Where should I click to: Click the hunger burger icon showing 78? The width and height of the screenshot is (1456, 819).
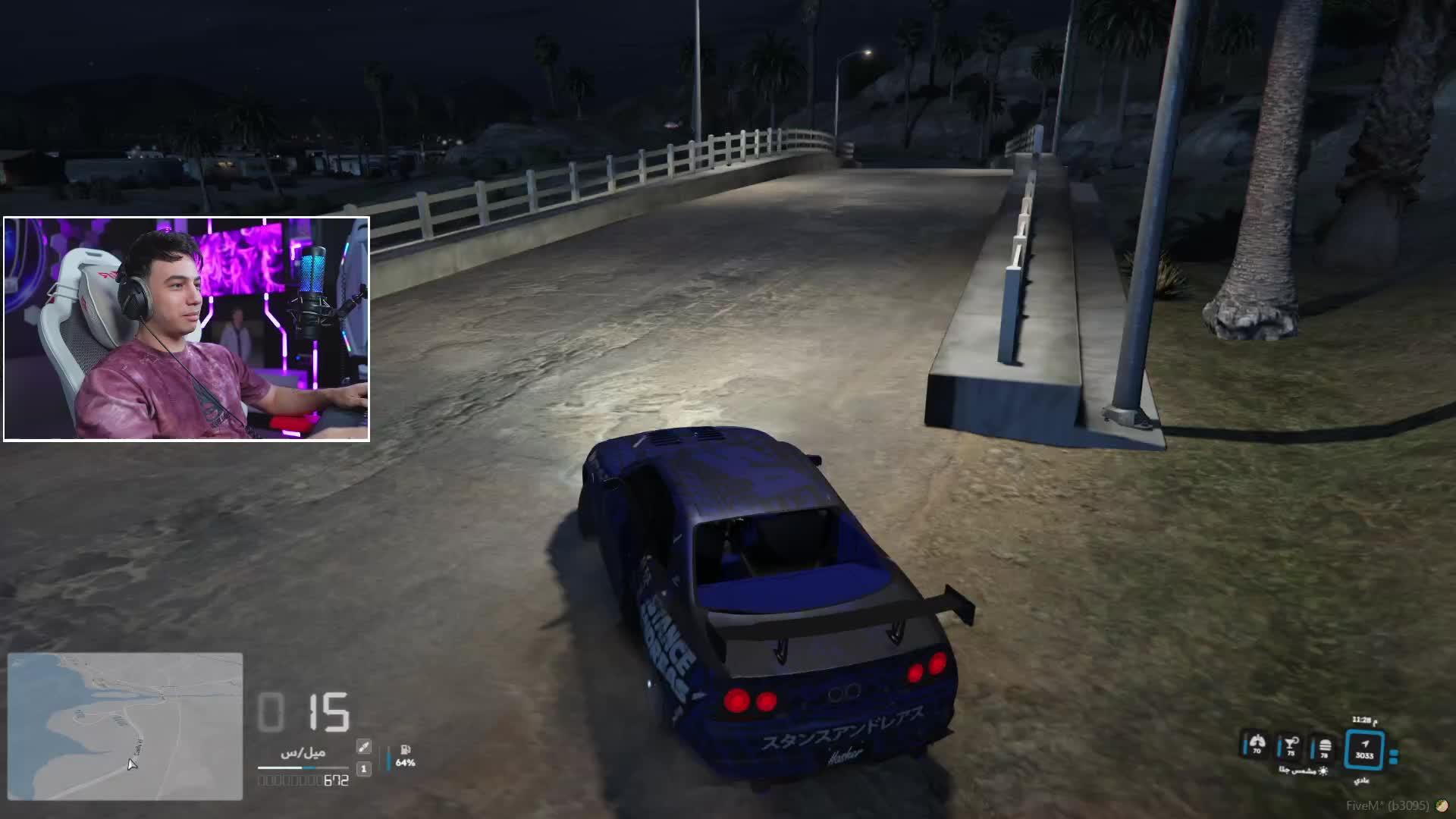pos(1324,747)
